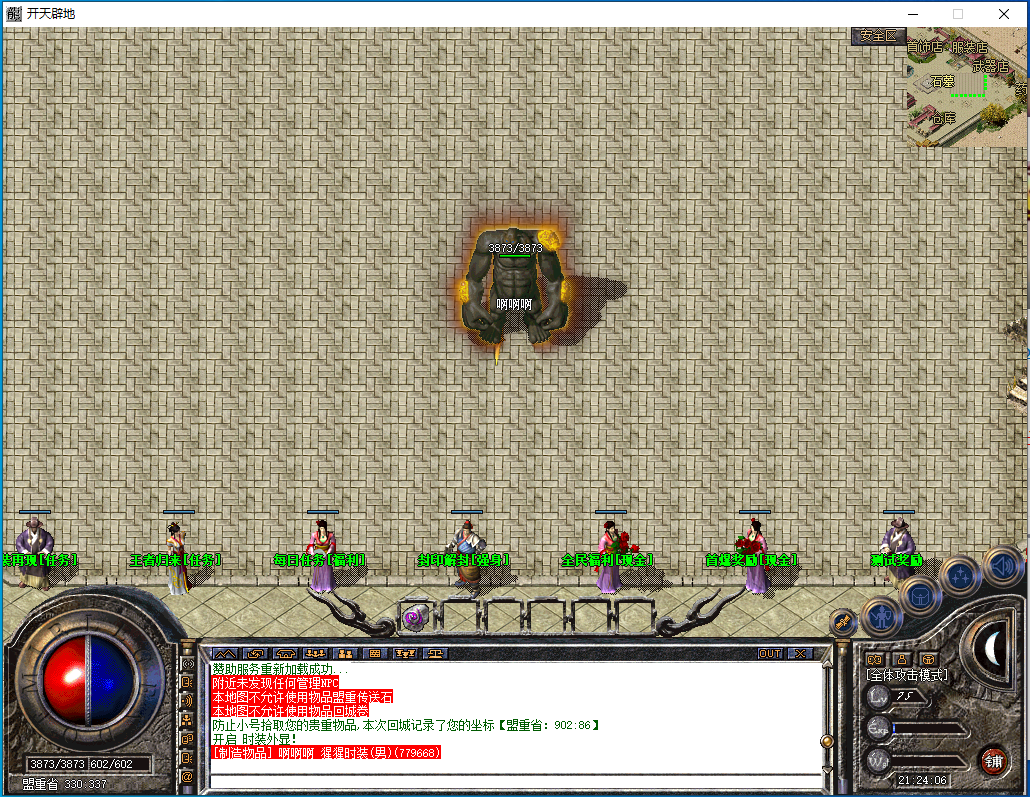Select the balance scale toolbar icon
Viewport: 1030px width, 797px height.
pyautogui.click(x=438, y=653)
